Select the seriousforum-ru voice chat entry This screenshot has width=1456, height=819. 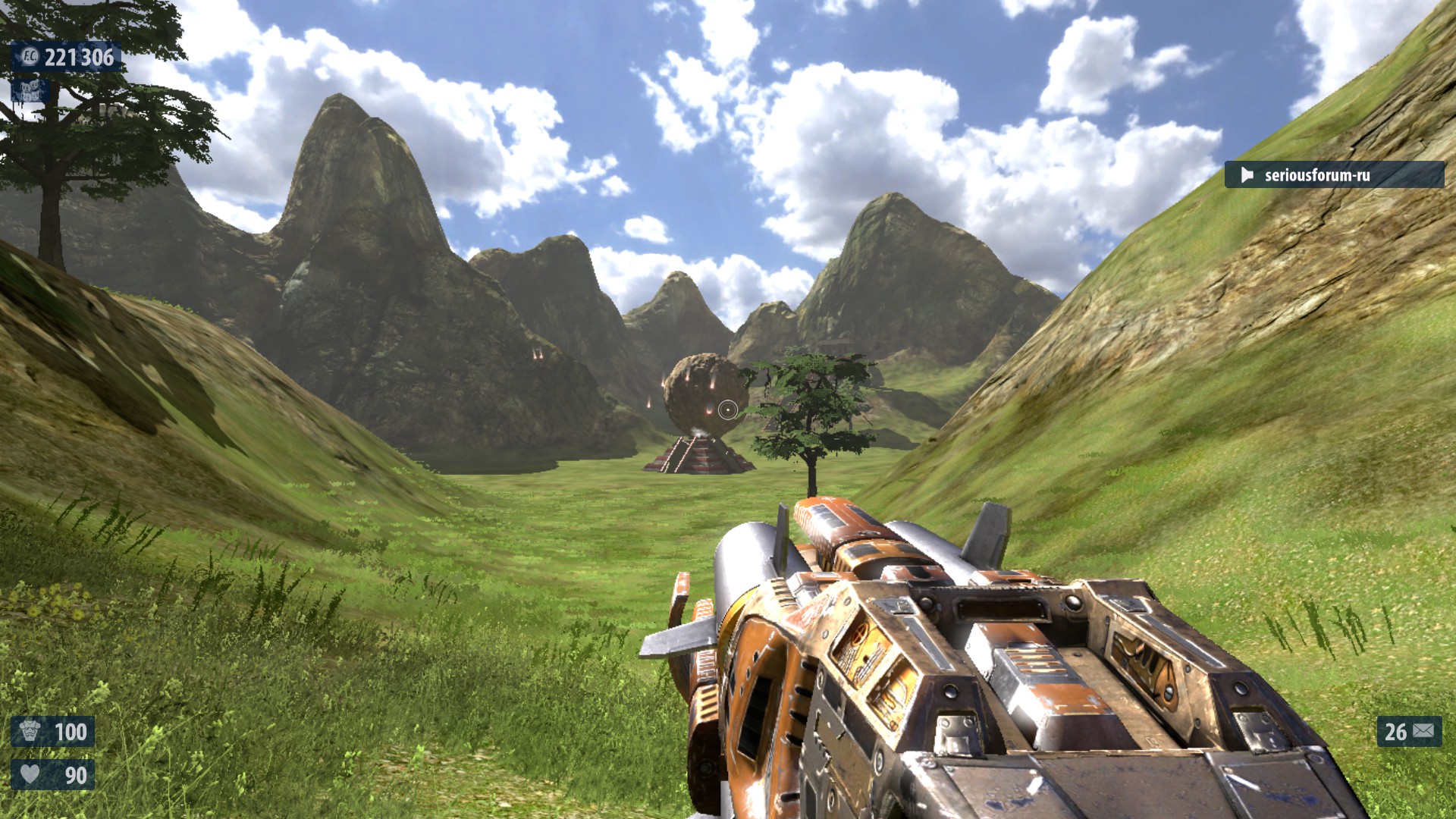coord(1333,175)
